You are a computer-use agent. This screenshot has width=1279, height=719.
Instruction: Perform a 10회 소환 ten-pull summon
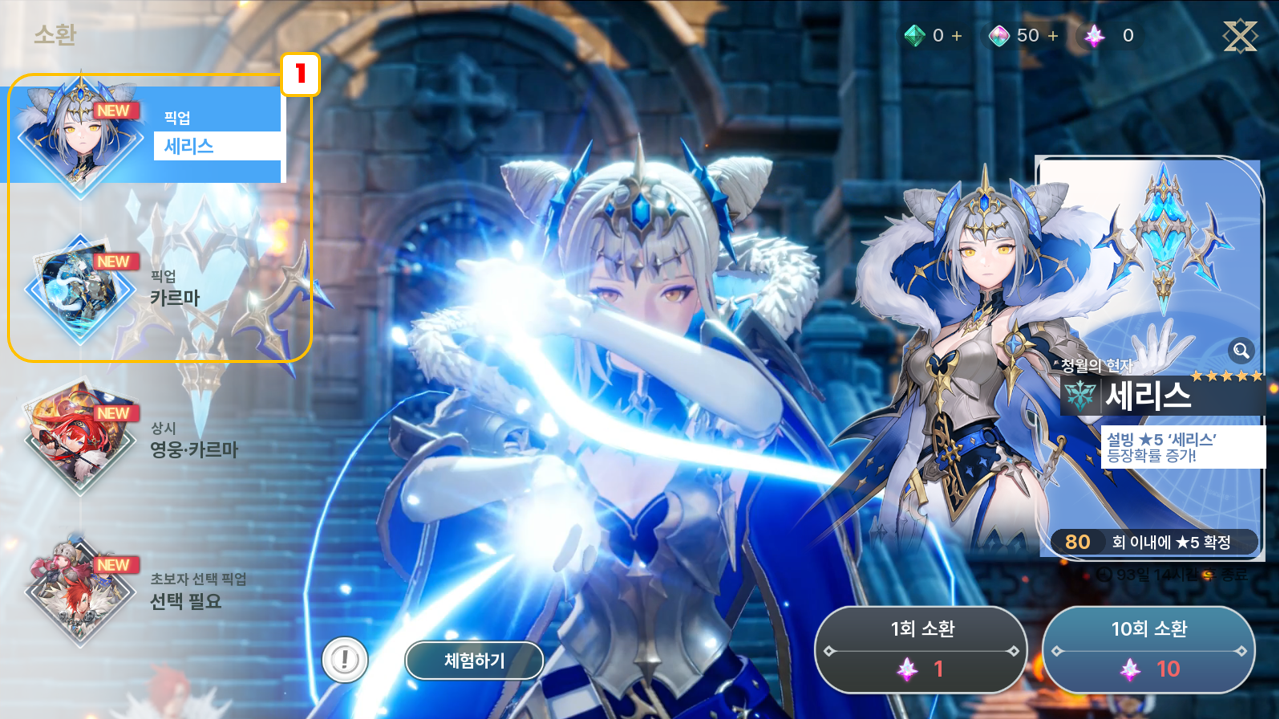1148,649
